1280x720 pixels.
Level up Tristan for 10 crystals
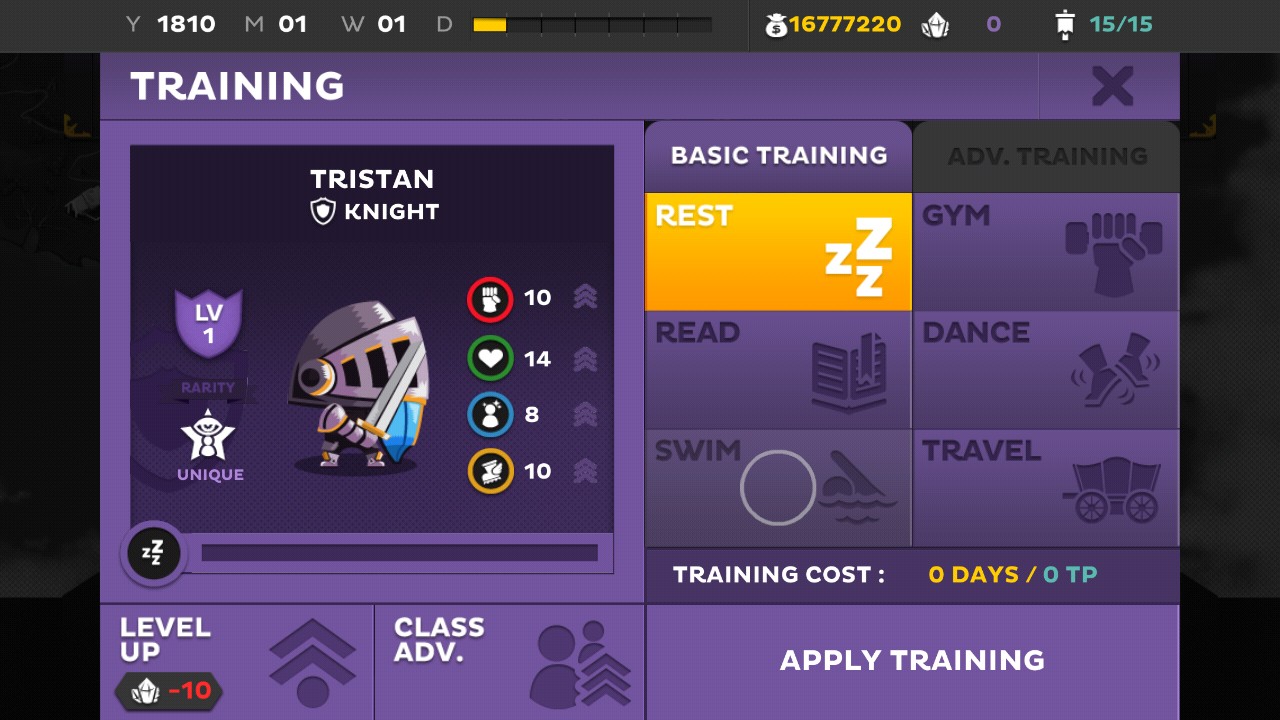click(237, 662)
